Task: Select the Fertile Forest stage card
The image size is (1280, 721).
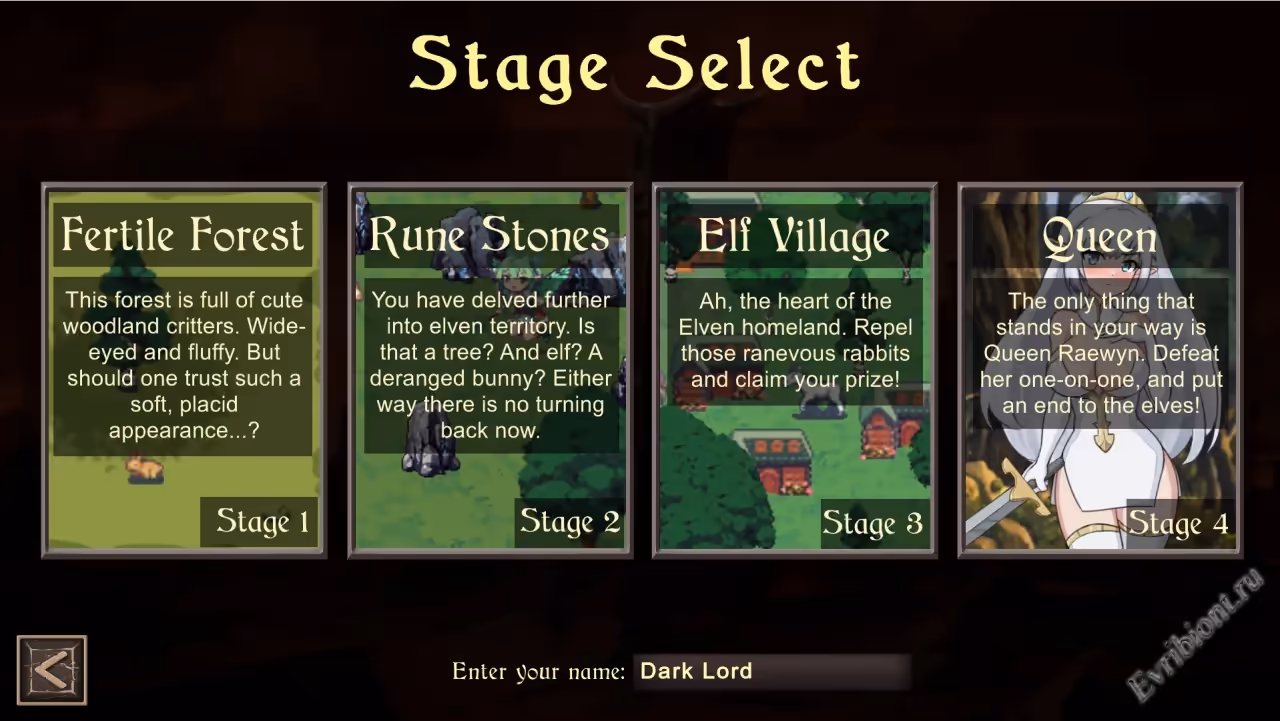Action: click(x=184, y=370)
